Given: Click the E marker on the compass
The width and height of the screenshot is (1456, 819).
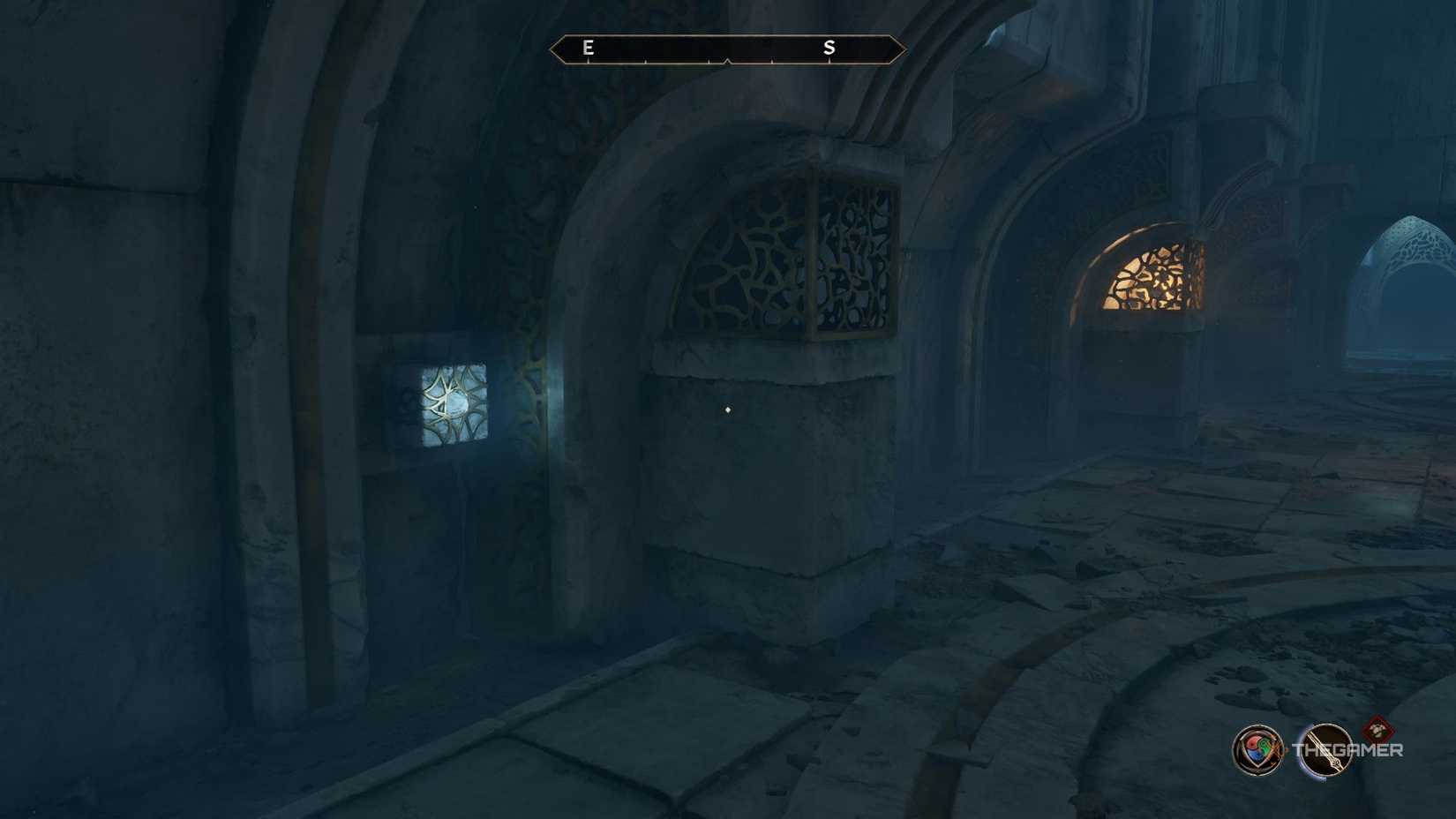Looking at the screenshot, I should (x=587, y=47).
